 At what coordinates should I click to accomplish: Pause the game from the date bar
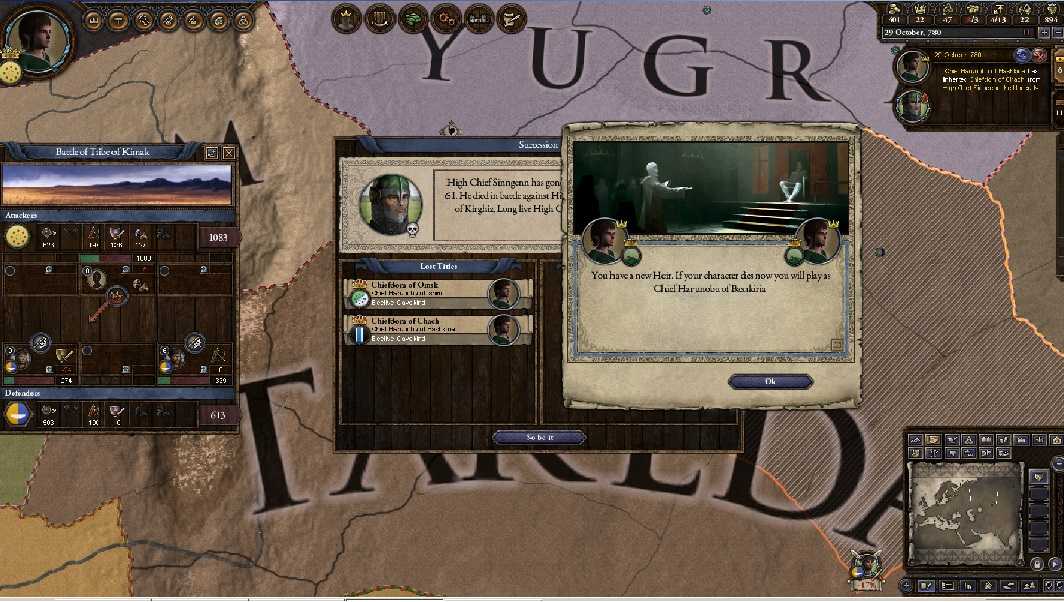(x=1025, y=32)
